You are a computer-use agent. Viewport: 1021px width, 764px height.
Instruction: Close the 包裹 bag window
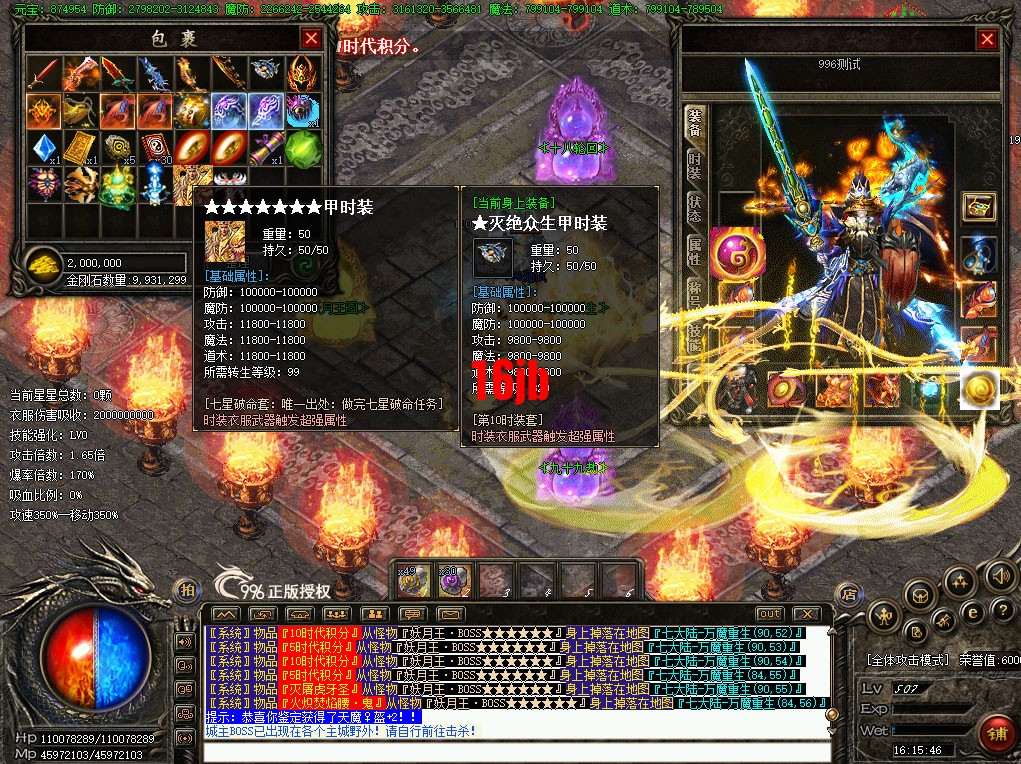pos(311,39)
